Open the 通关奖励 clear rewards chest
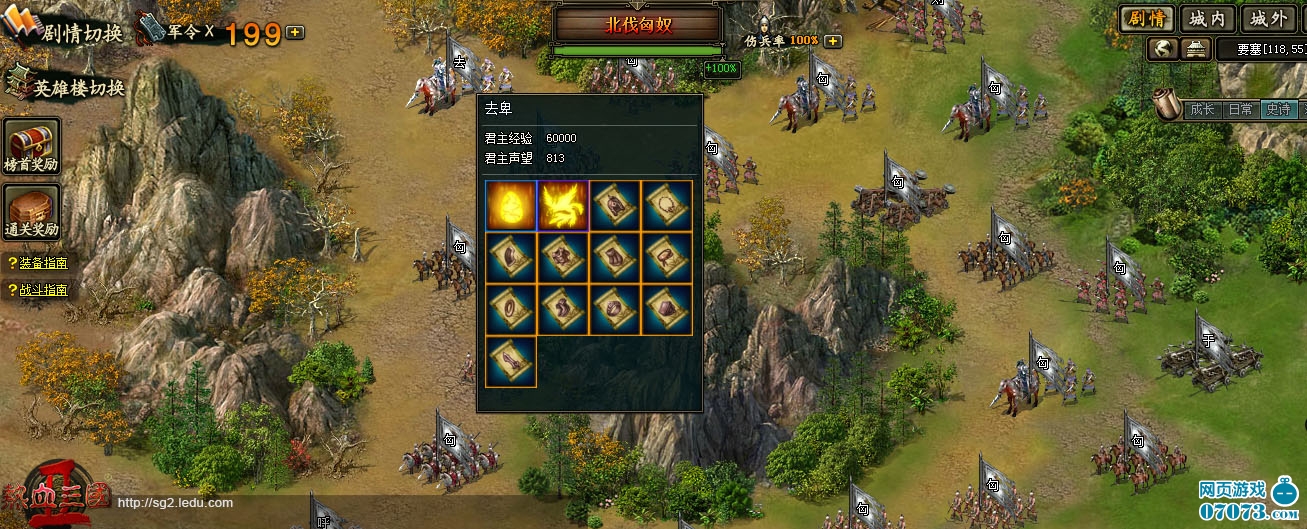Viewport: 1307px width, 529px height. coord(32,214)
